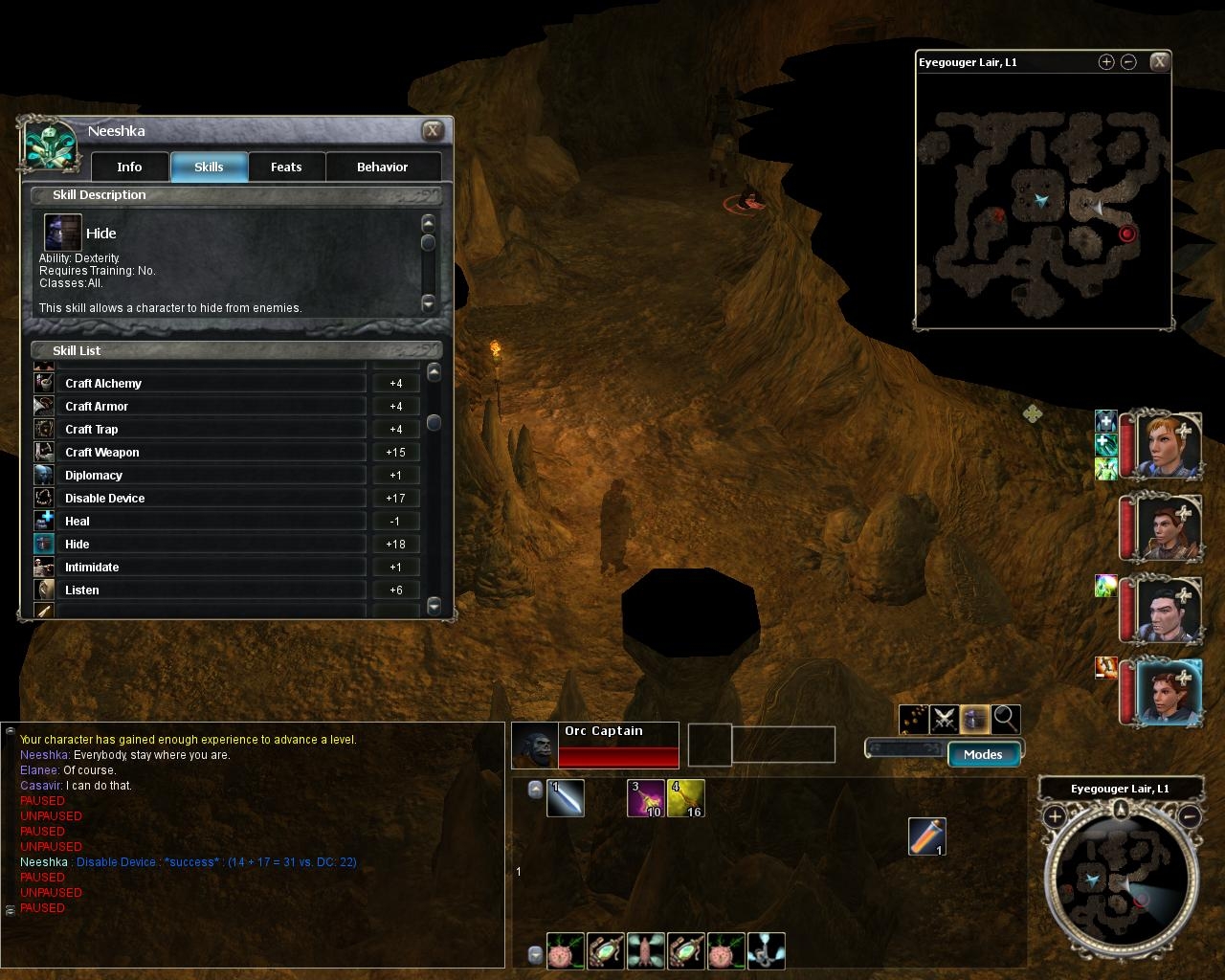Toggle the magnifying glass search mode
The image size is (1225, 980).
(x=1006, y=718)
